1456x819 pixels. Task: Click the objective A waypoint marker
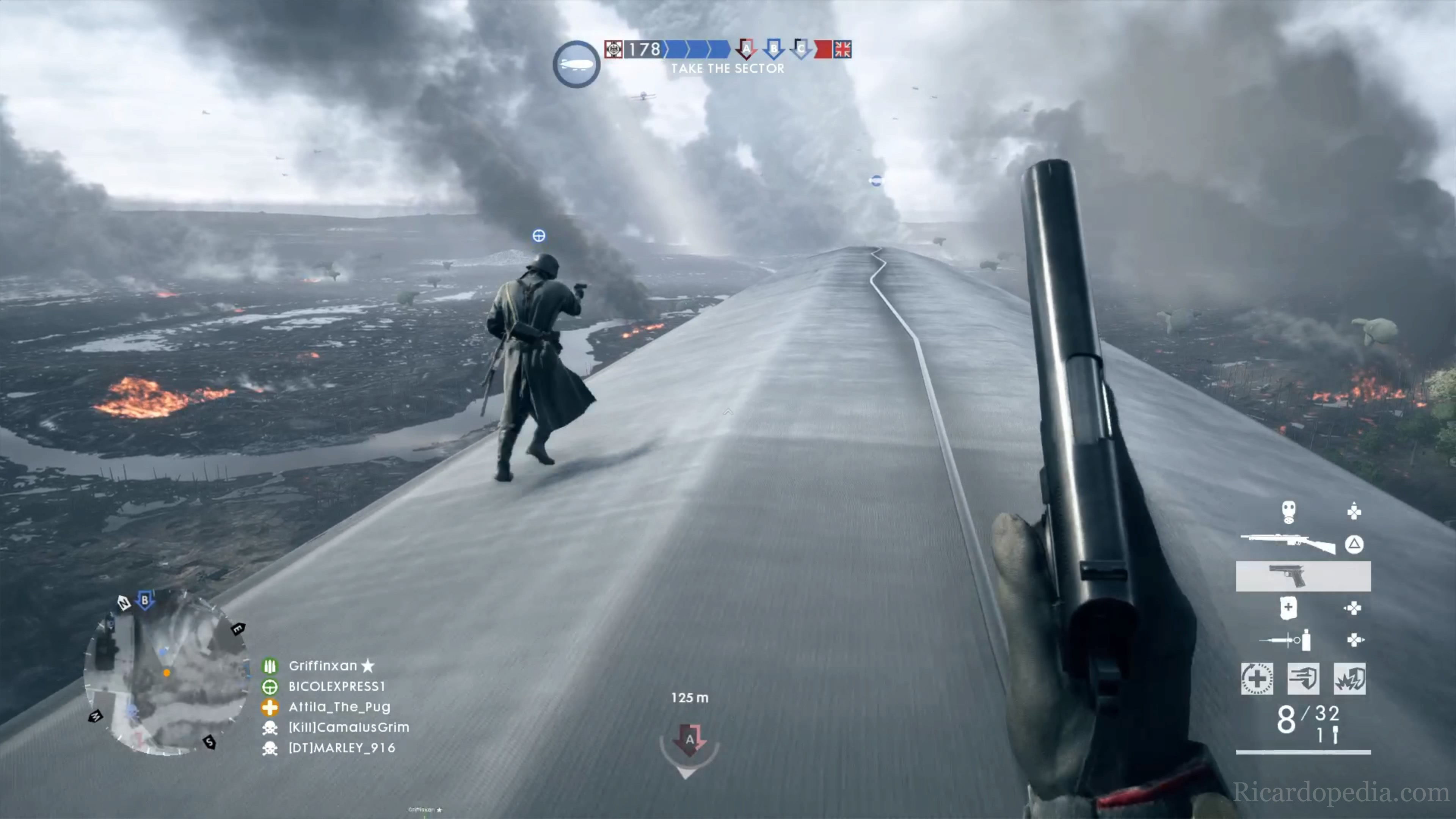689,741
